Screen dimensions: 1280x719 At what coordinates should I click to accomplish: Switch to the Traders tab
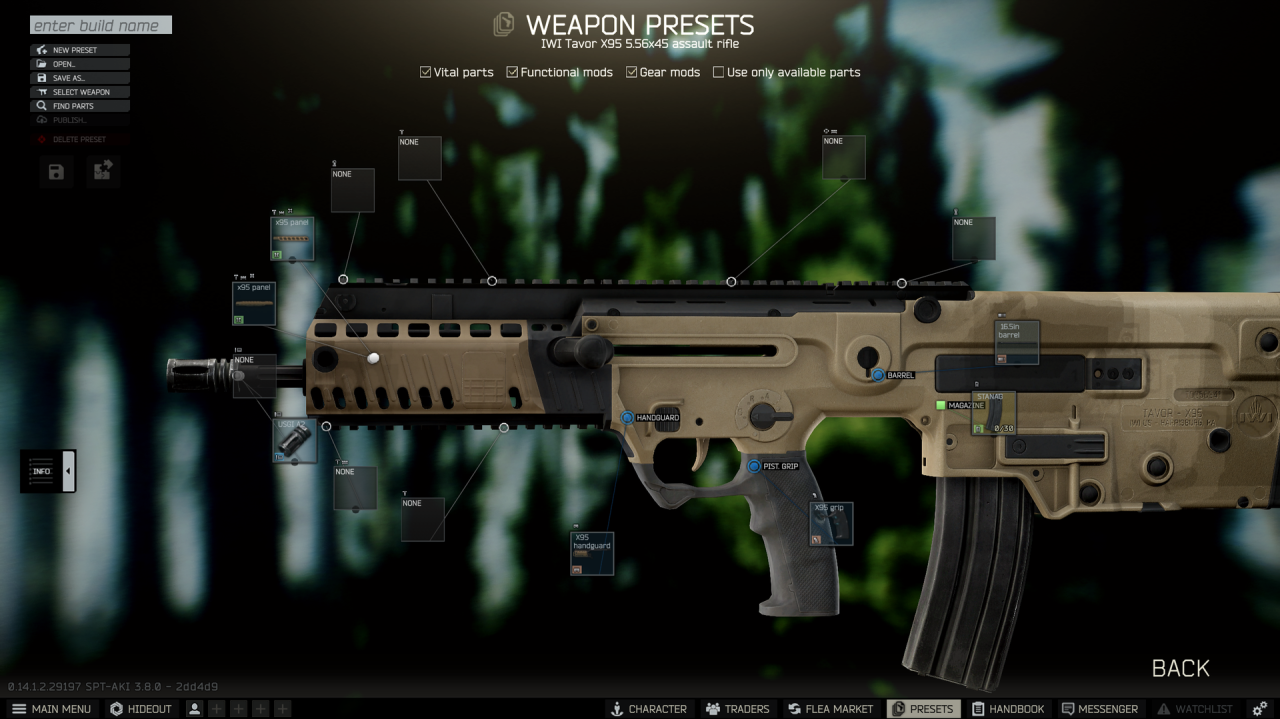pos(737,709)
